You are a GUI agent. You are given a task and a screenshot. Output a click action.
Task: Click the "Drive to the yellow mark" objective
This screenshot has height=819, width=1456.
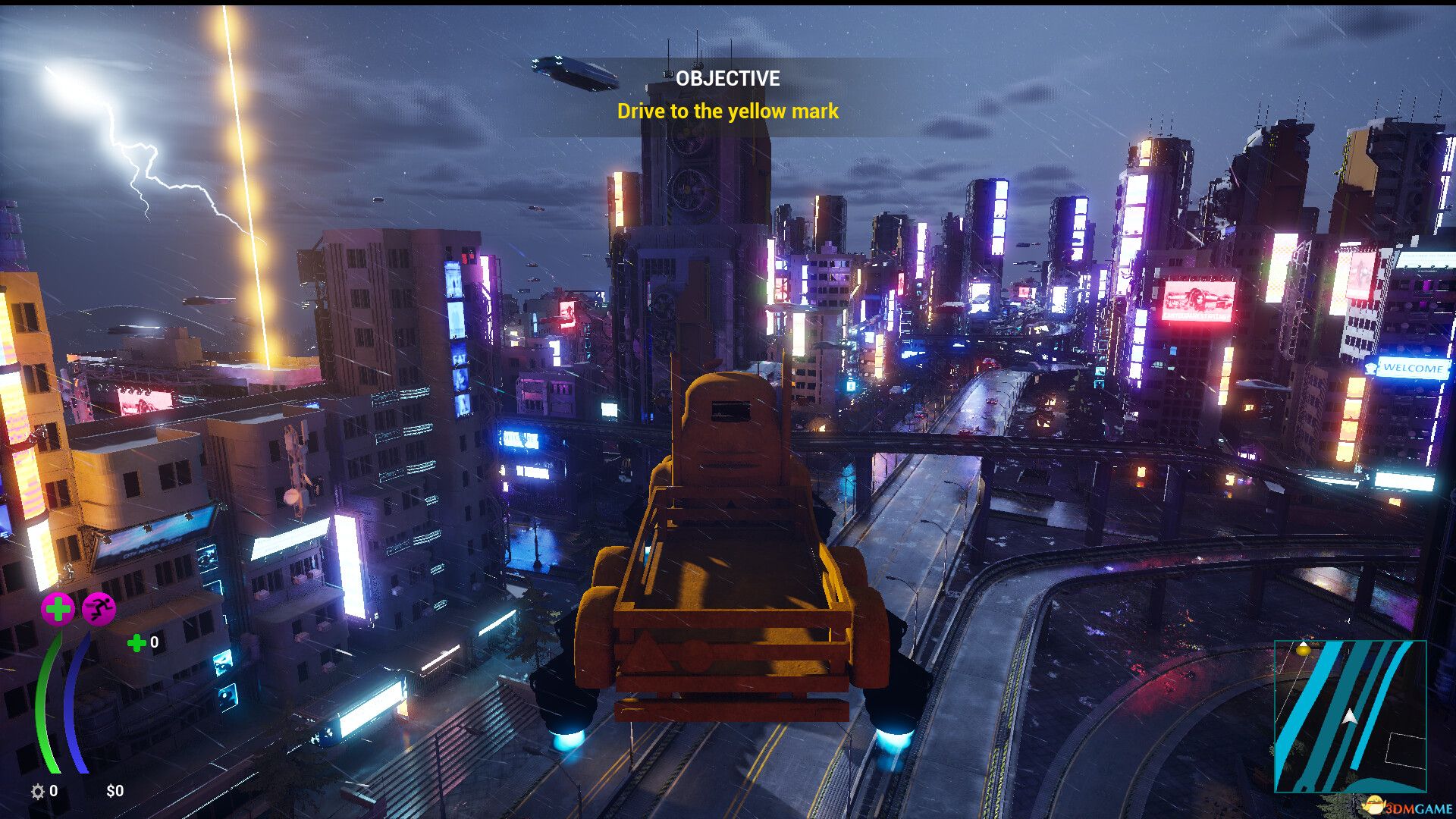point(727,111)
